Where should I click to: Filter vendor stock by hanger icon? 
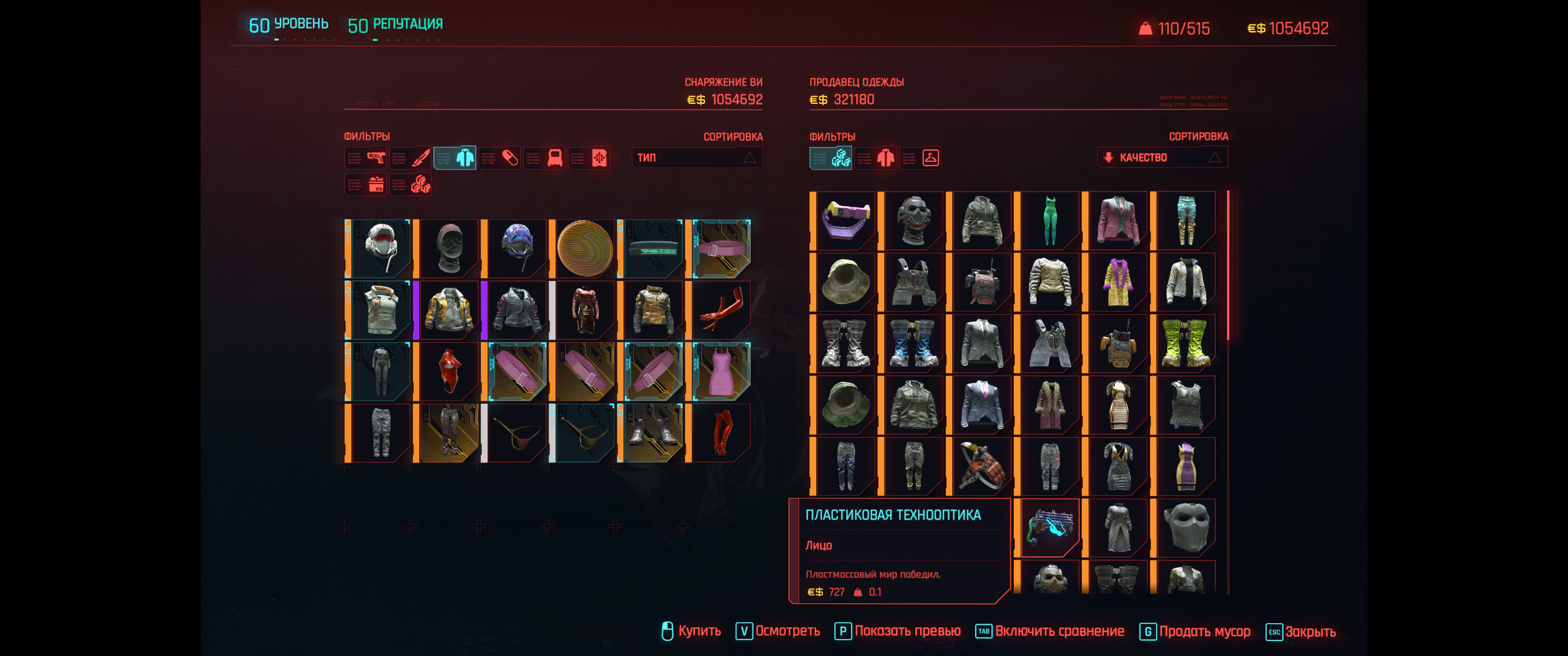coord(920,158)
